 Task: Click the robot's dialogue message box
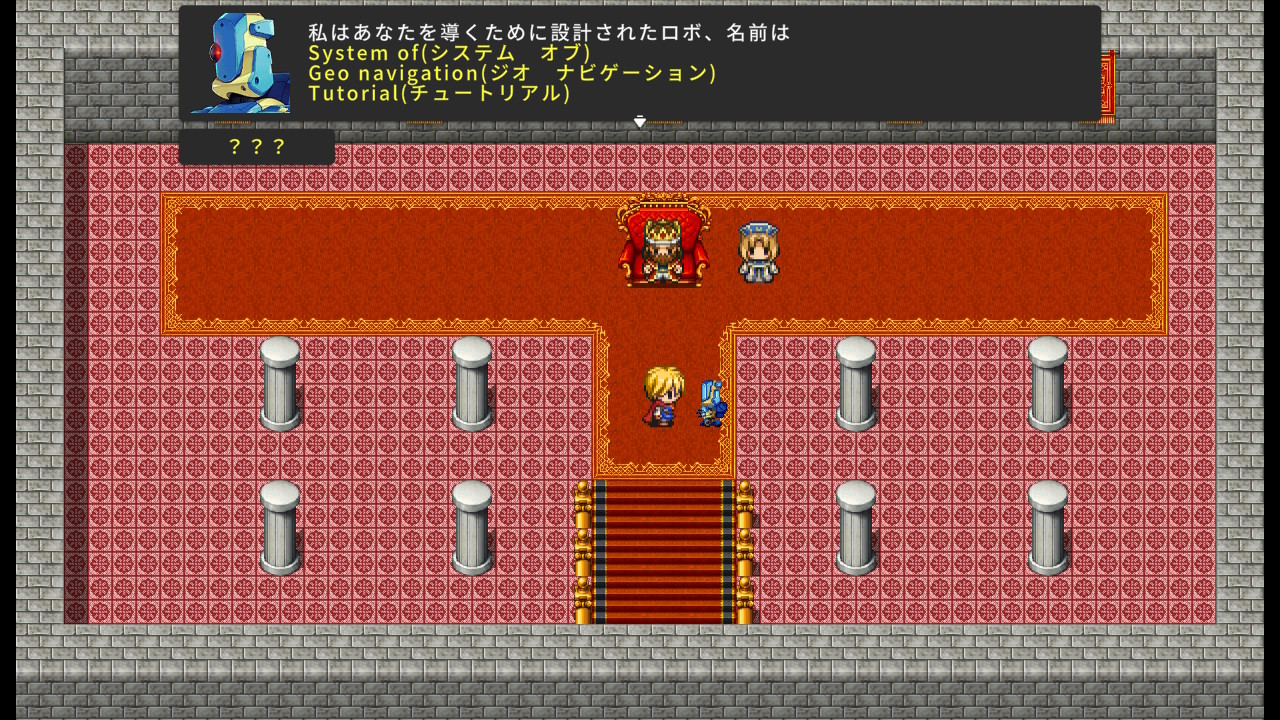point(640,62)
